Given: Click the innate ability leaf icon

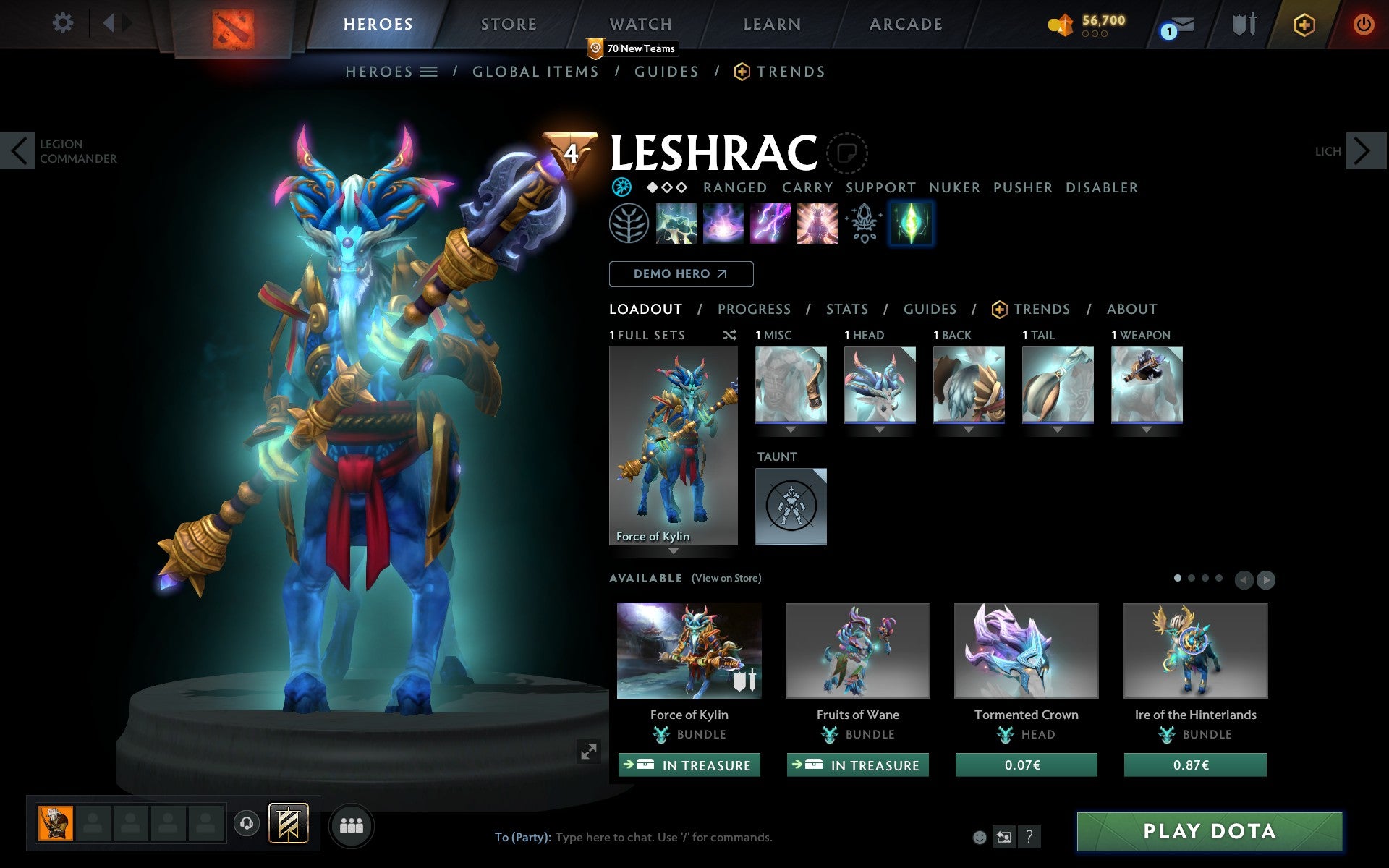Looking at the screenshot, I should (x=629, y=224).
